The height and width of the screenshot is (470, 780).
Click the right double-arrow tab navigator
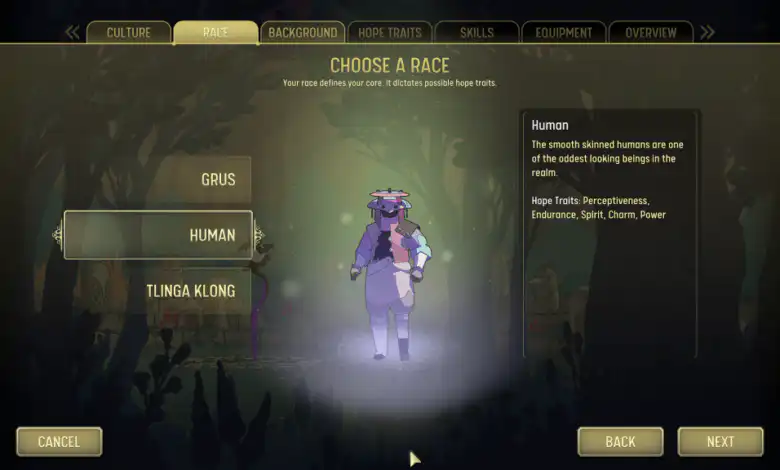(x=707, y=32)
